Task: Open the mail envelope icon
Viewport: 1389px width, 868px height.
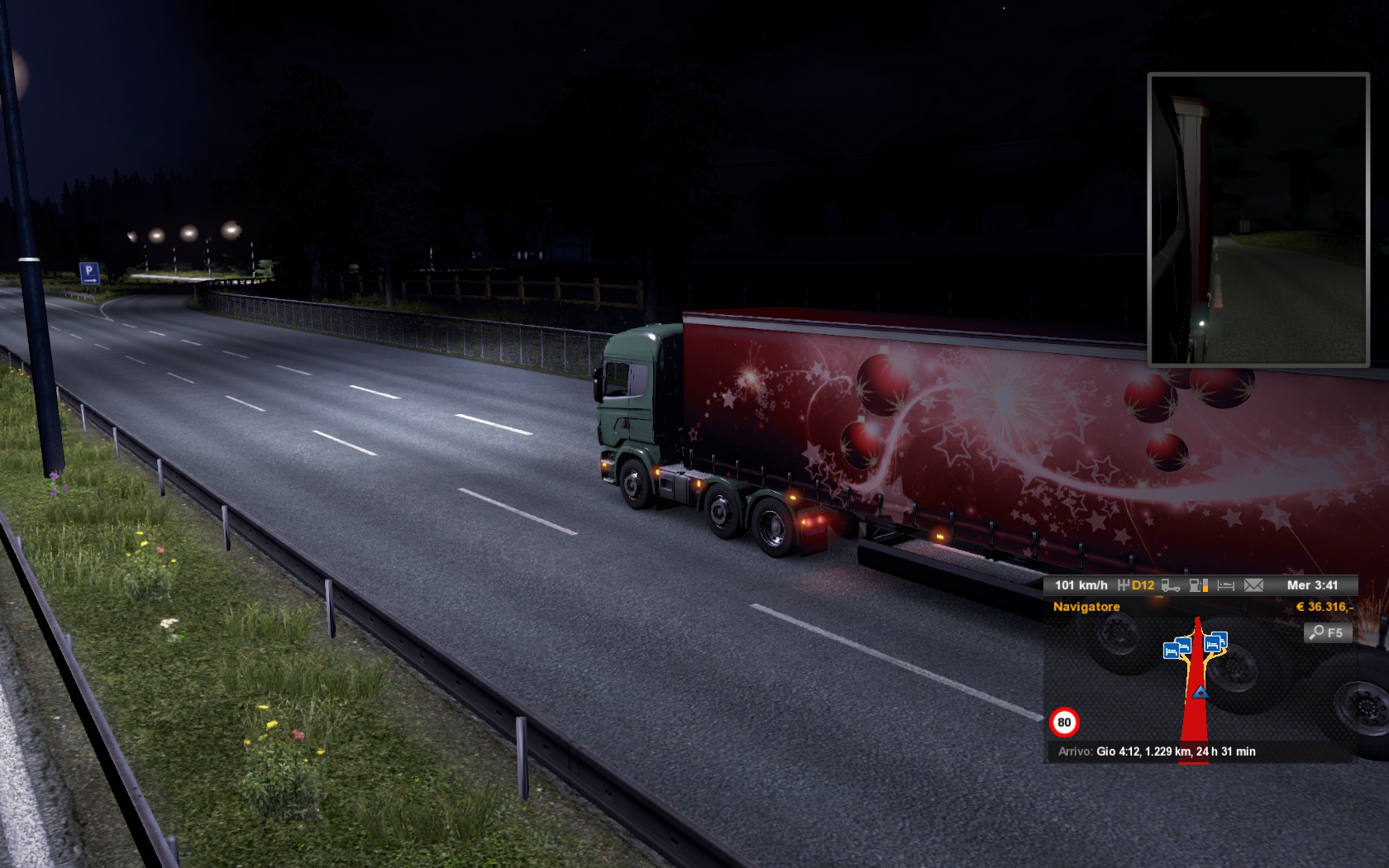Action: click(x=1253, y=585)
